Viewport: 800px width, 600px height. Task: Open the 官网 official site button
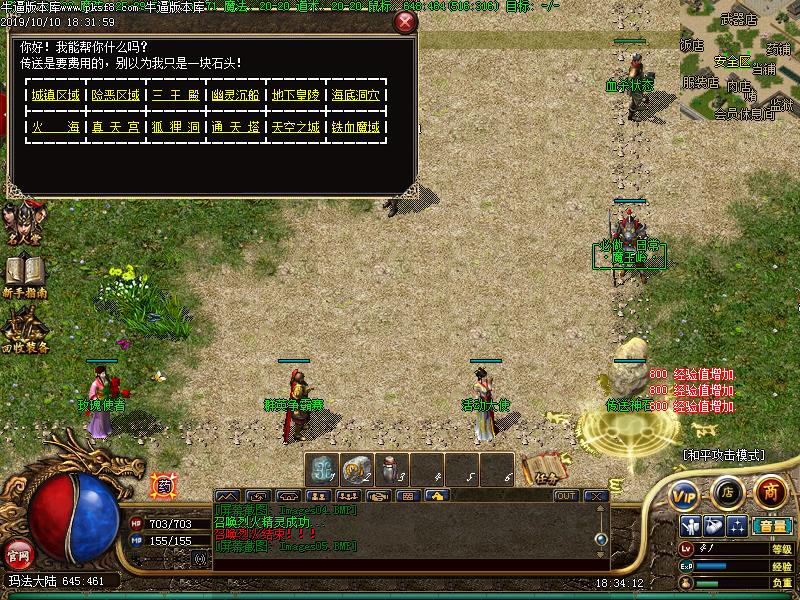pos(18,554)
